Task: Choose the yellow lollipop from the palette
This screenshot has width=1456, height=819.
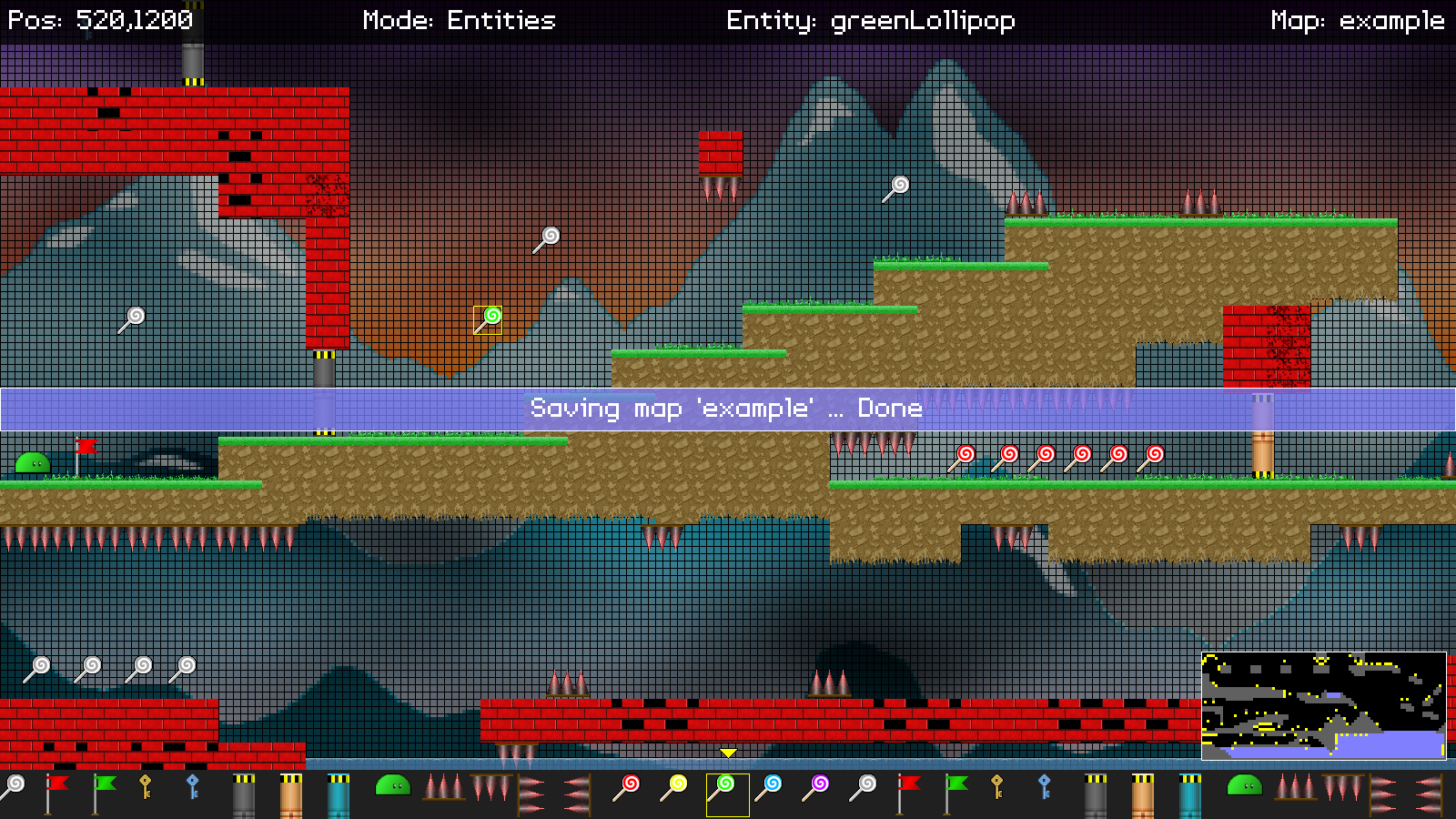Action: 674,788
